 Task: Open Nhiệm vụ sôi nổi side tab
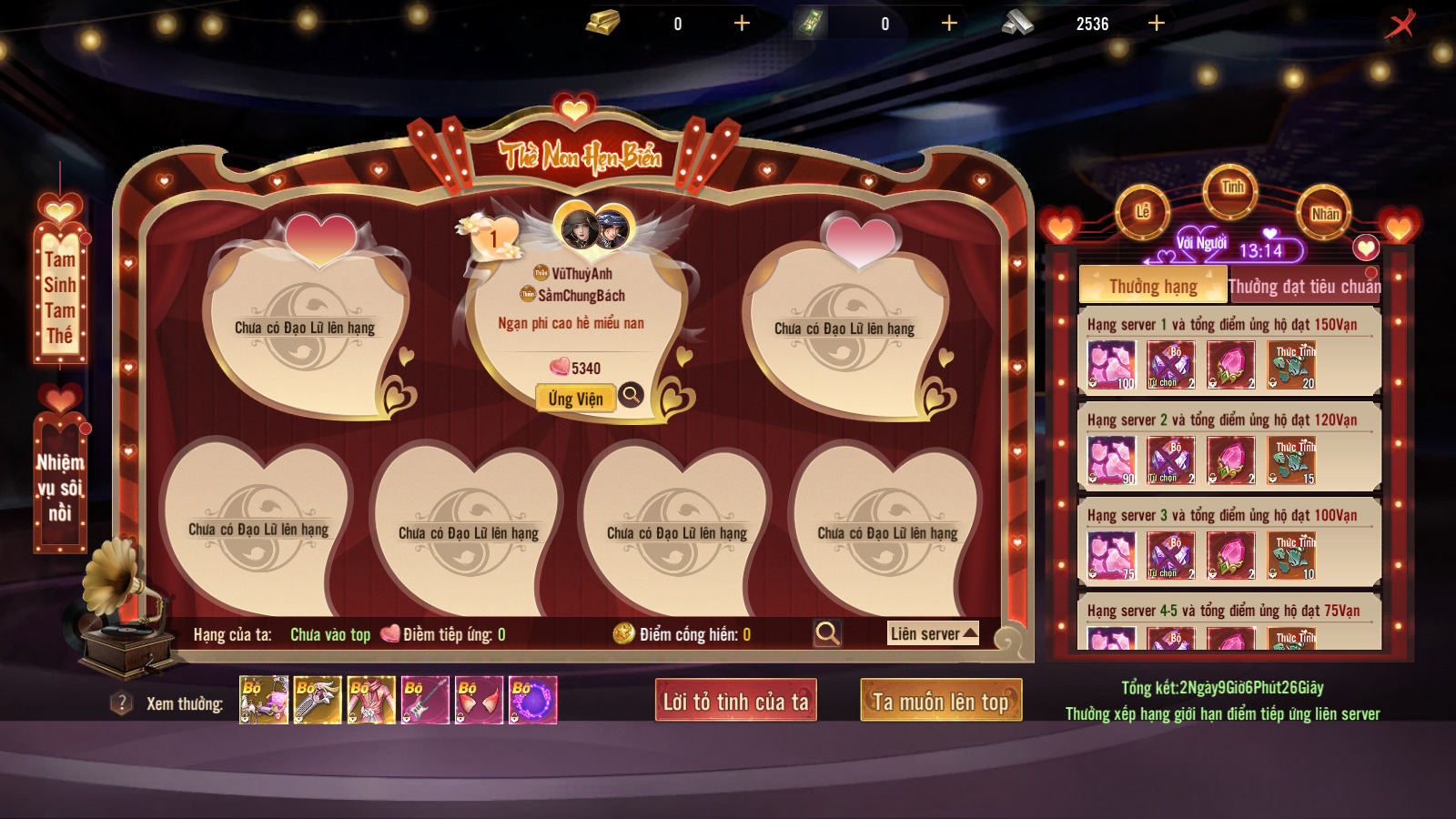click(60, 487)
